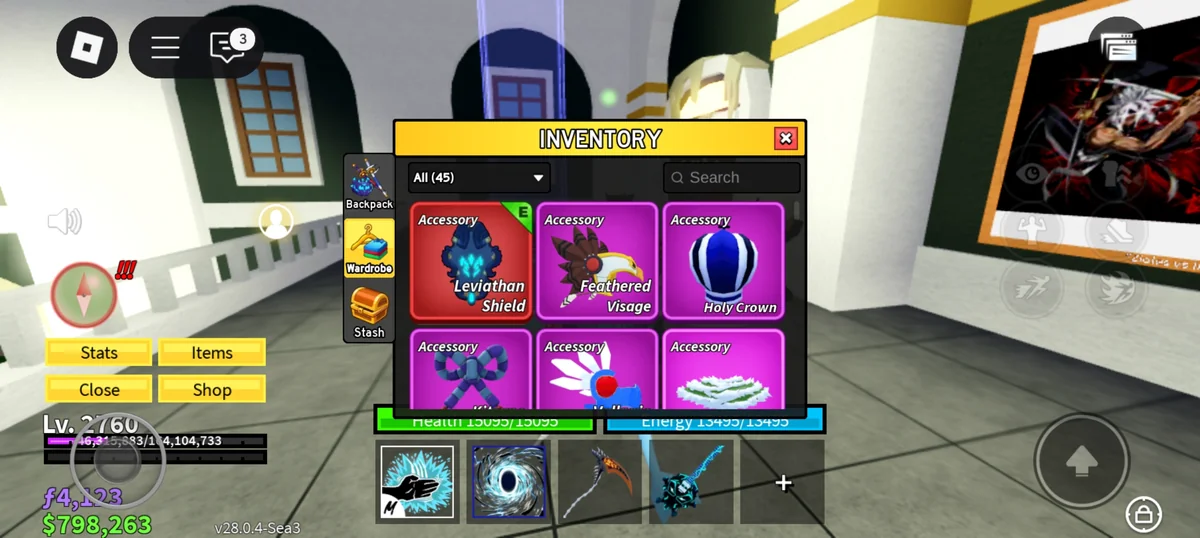Open the All (45) filter dropdown
This screenshot has width=1200, height=538.
pyautogui.click(x=479, y=178)
